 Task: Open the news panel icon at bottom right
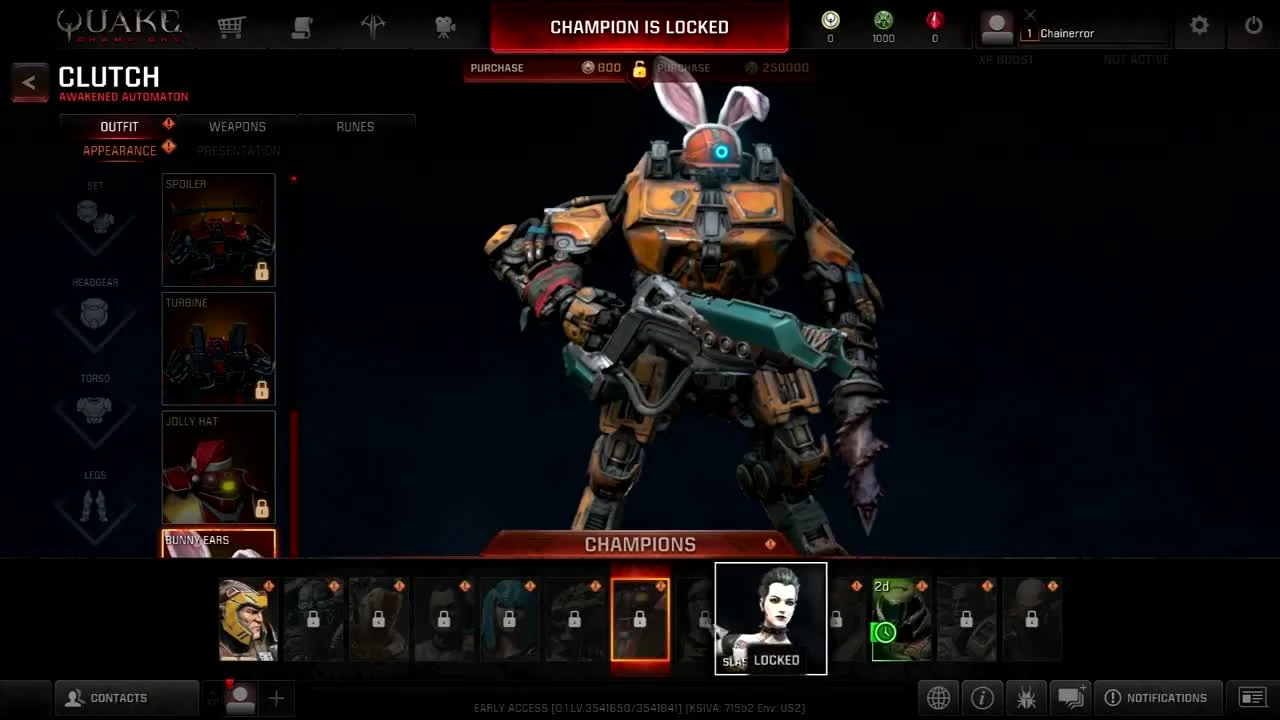point(1252,697)
